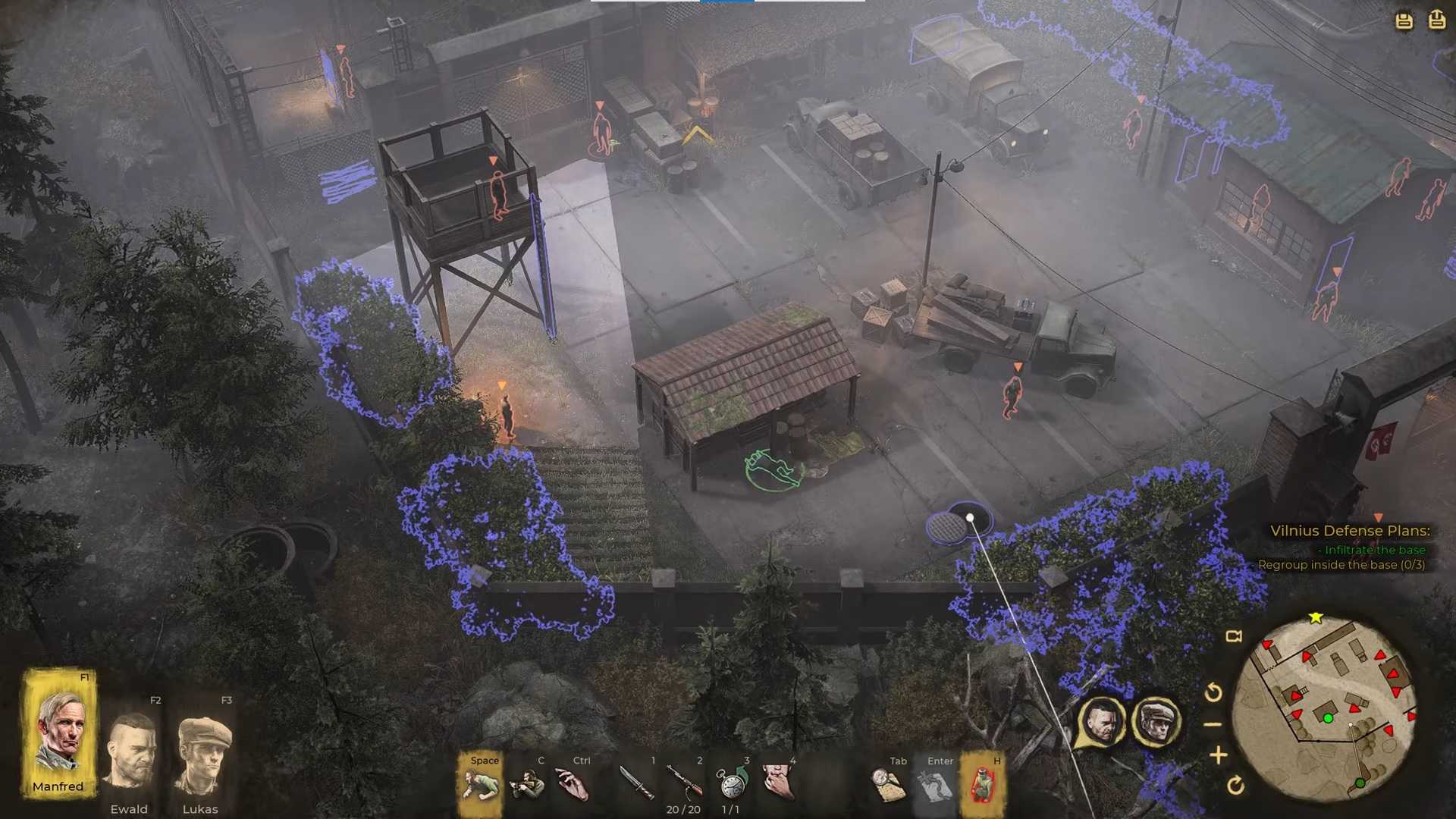Image resolution: width=1456 pixels, height=819 pixels.
Task: Click the Infiltrate the base objective text
Action: [x=1373, y=549]
